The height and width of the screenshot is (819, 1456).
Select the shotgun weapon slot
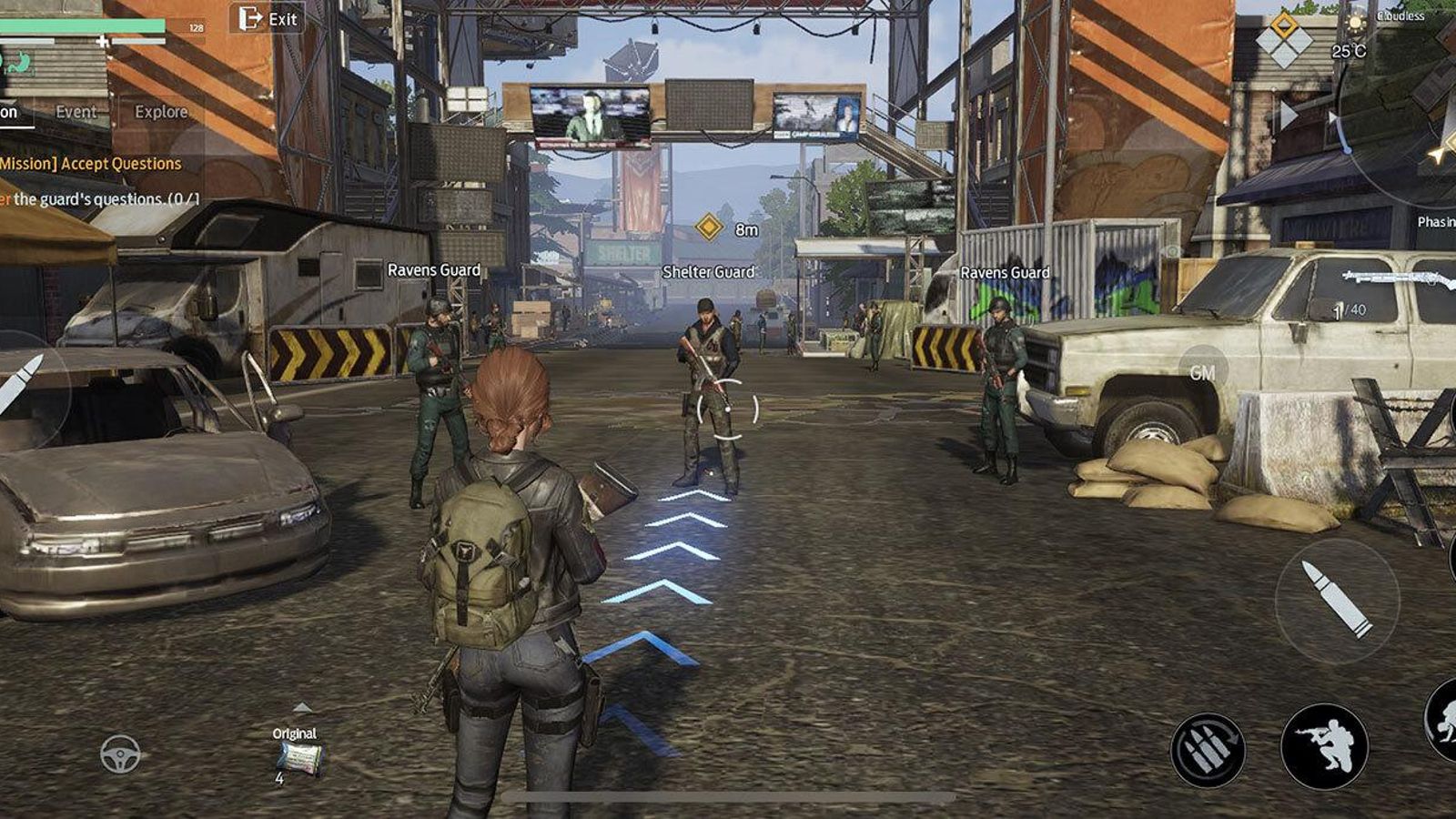(x=1397, y=278)
